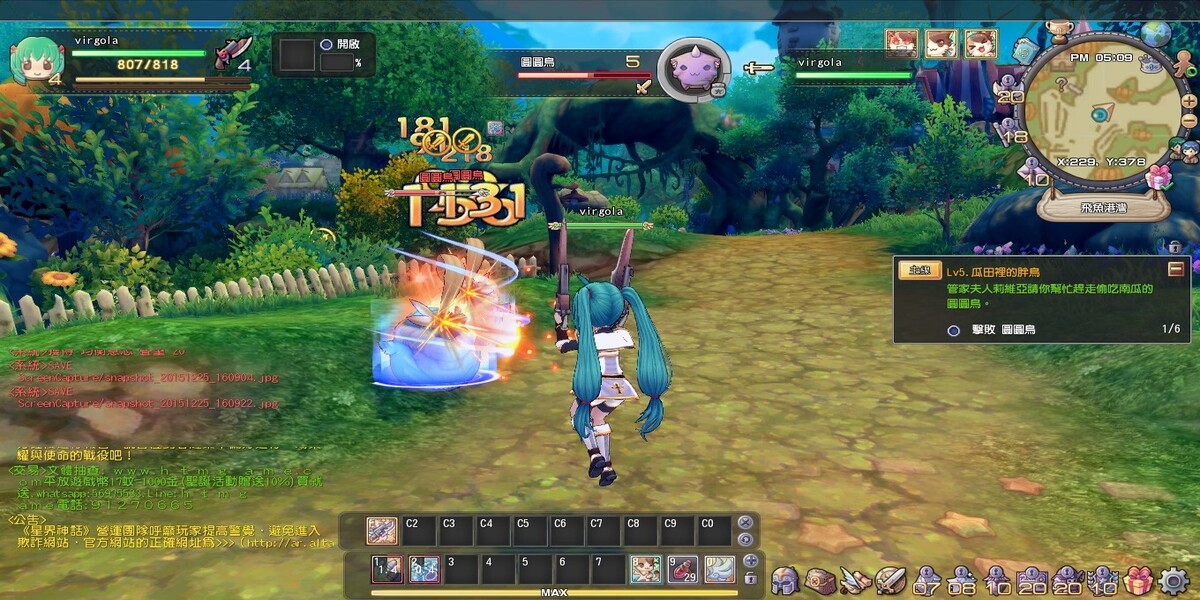Open the gift box icon in bottom bar
The image size is (1200, 600).
pos(1138,580)
